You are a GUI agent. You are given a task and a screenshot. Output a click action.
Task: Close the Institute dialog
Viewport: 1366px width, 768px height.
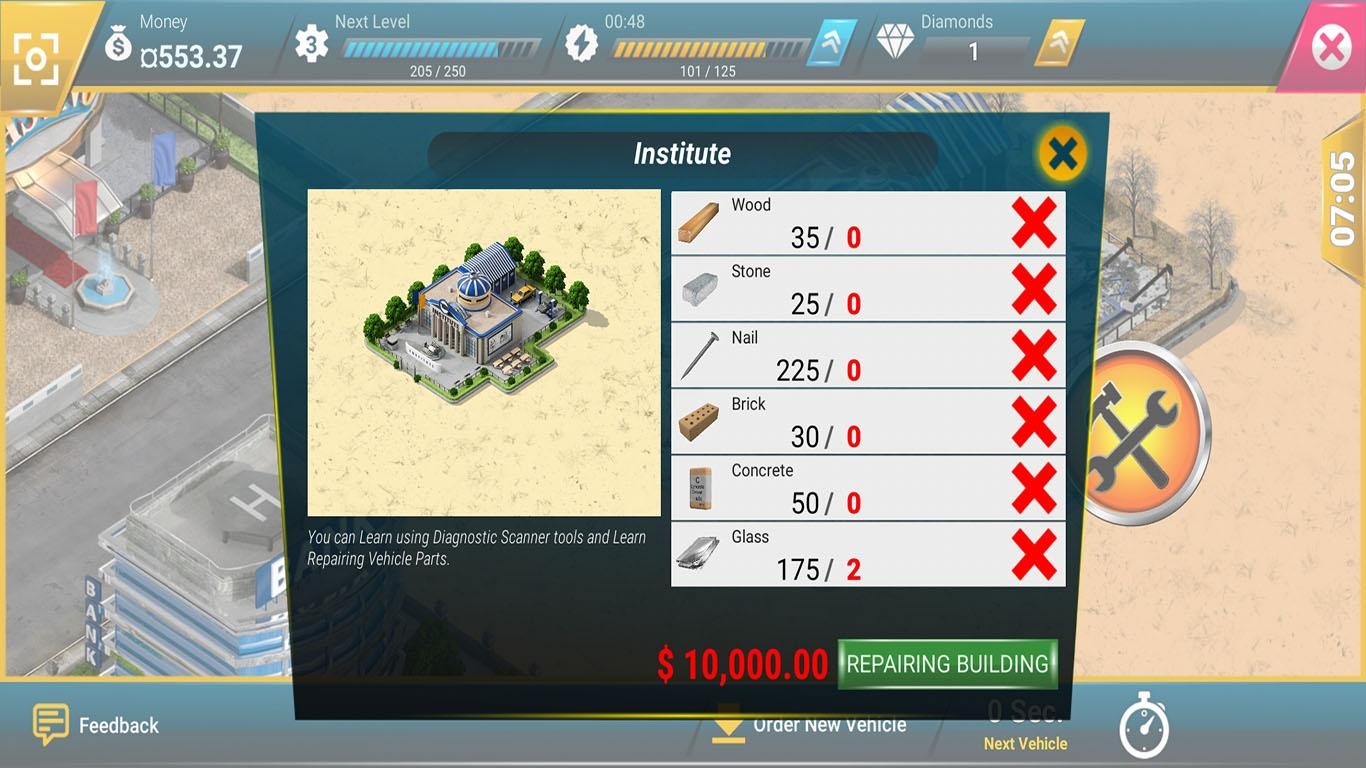1062,154
